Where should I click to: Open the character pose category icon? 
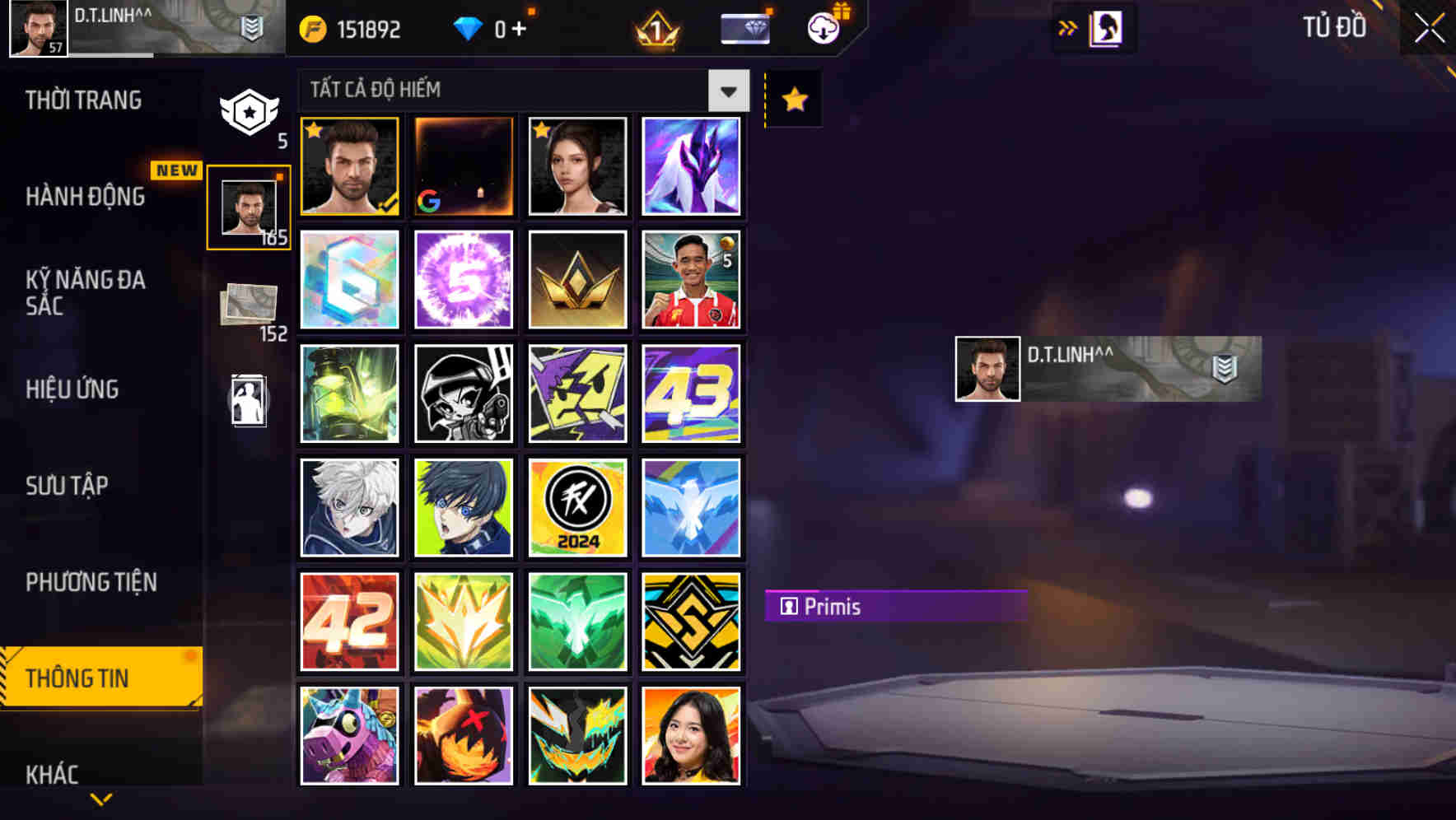(250, 398)
